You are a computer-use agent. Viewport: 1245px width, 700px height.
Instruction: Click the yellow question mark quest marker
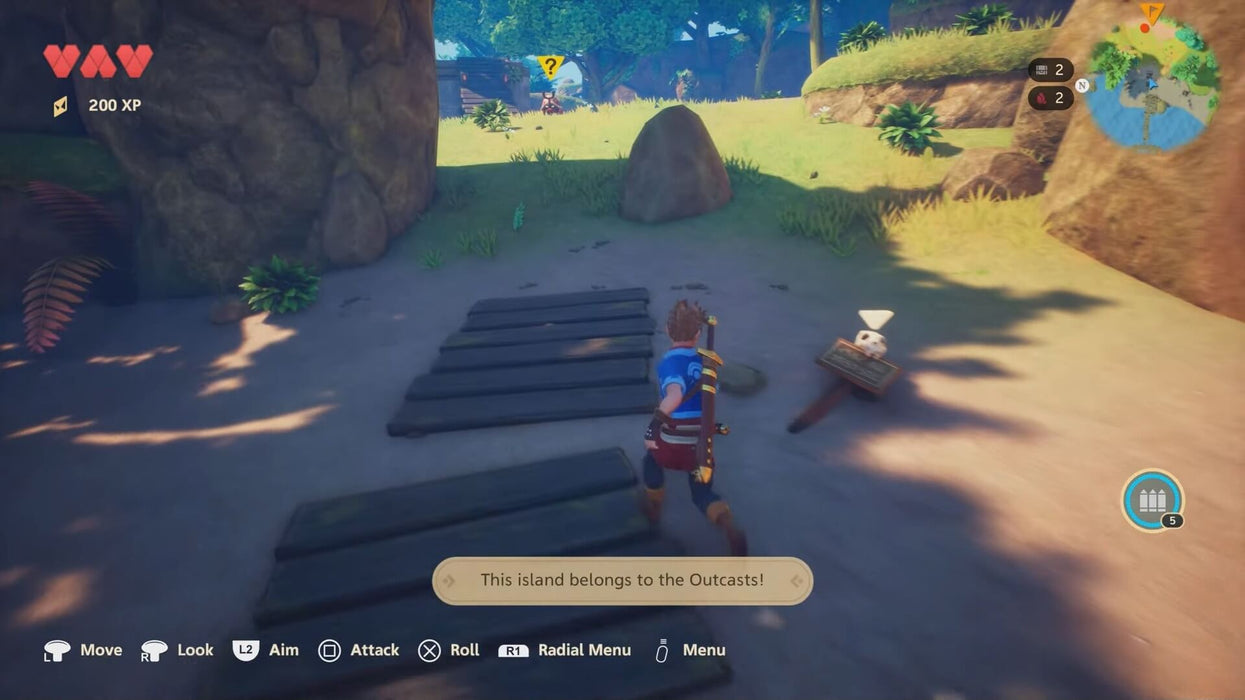click(x=549, y=67)
